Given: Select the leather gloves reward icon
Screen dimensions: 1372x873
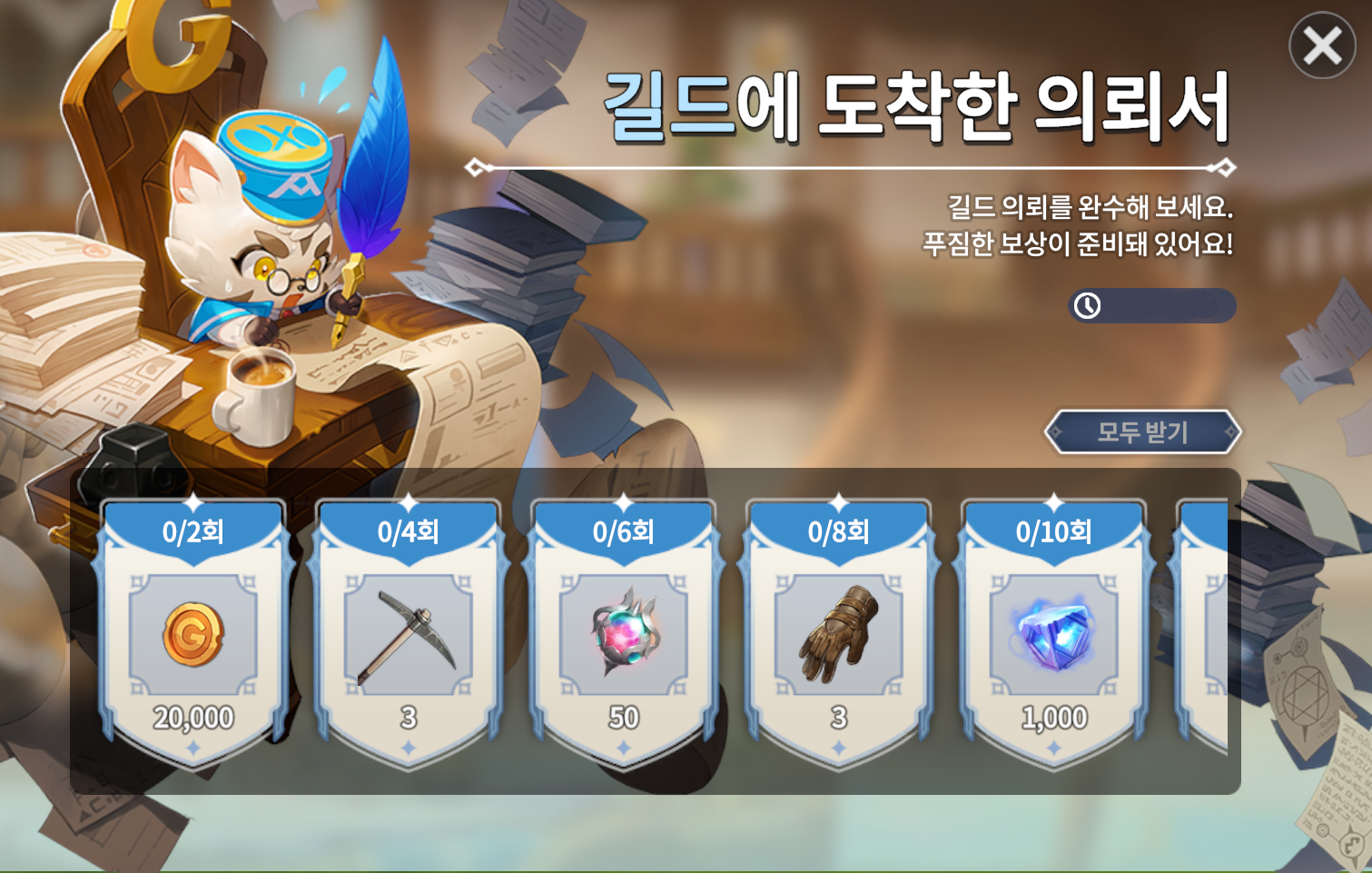Looking at the screenshot, I should [x=837, y=636].
